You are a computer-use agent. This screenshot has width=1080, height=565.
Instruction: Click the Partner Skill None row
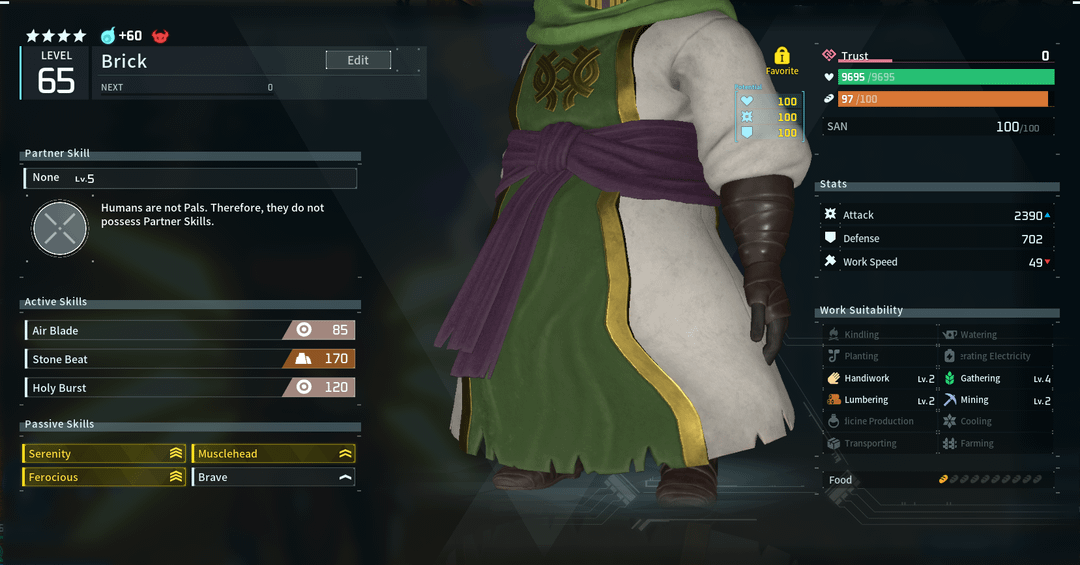(x=190, y=178)
